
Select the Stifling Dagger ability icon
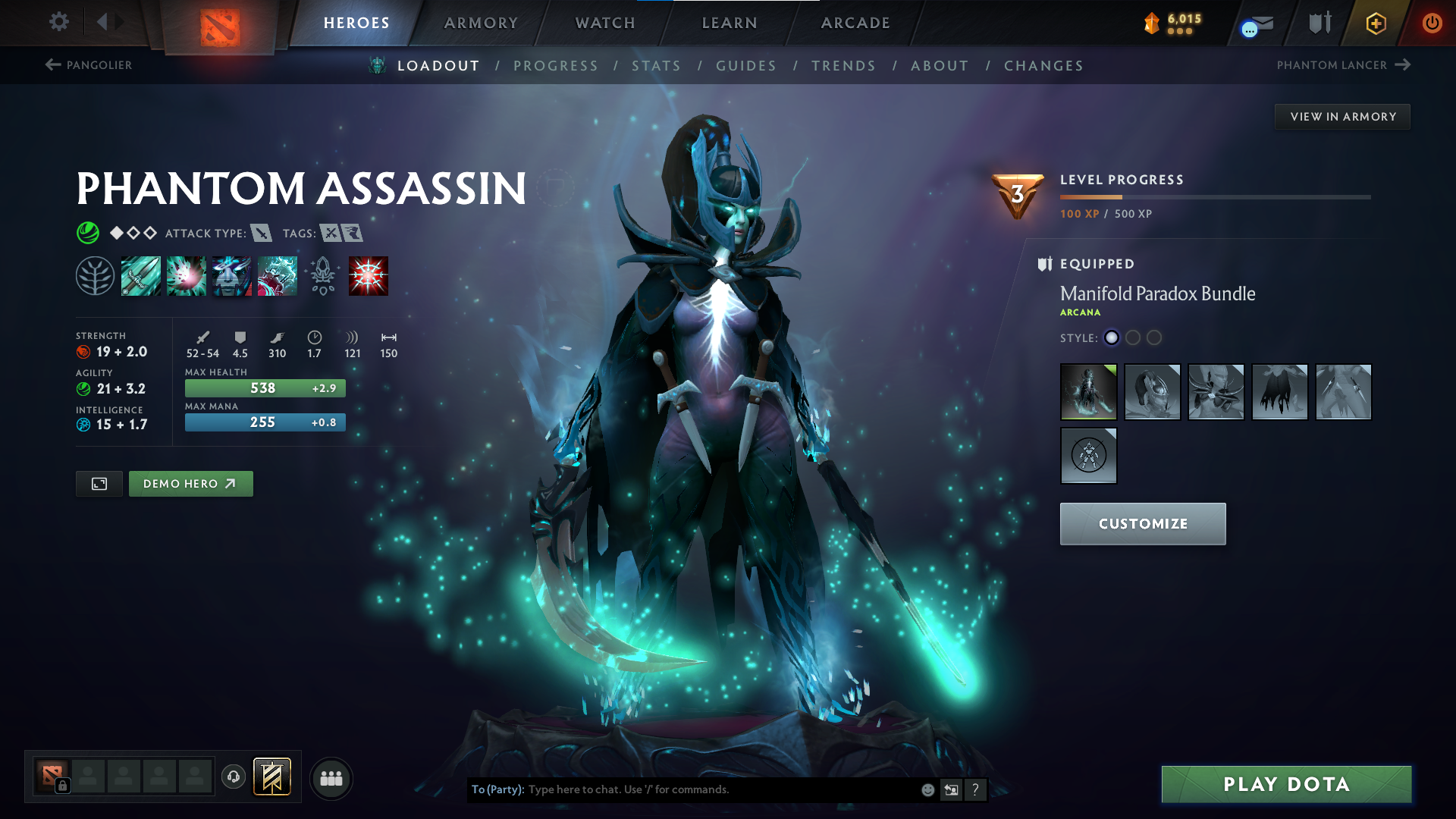[x=141, y=275]
